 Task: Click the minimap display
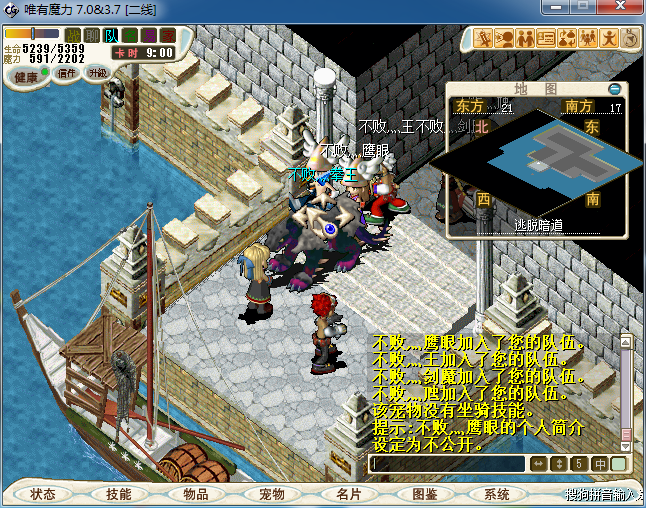537,160
